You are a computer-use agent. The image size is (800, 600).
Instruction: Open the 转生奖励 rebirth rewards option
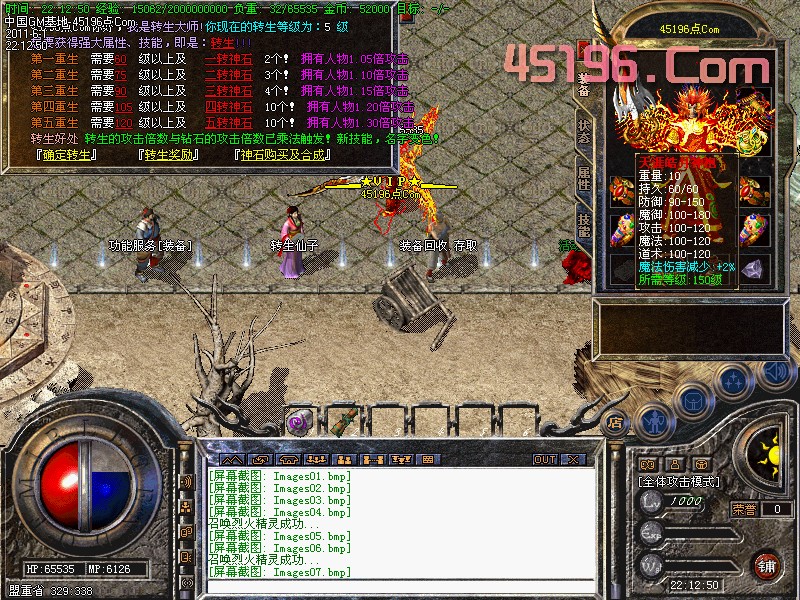(x=168, y=154)
